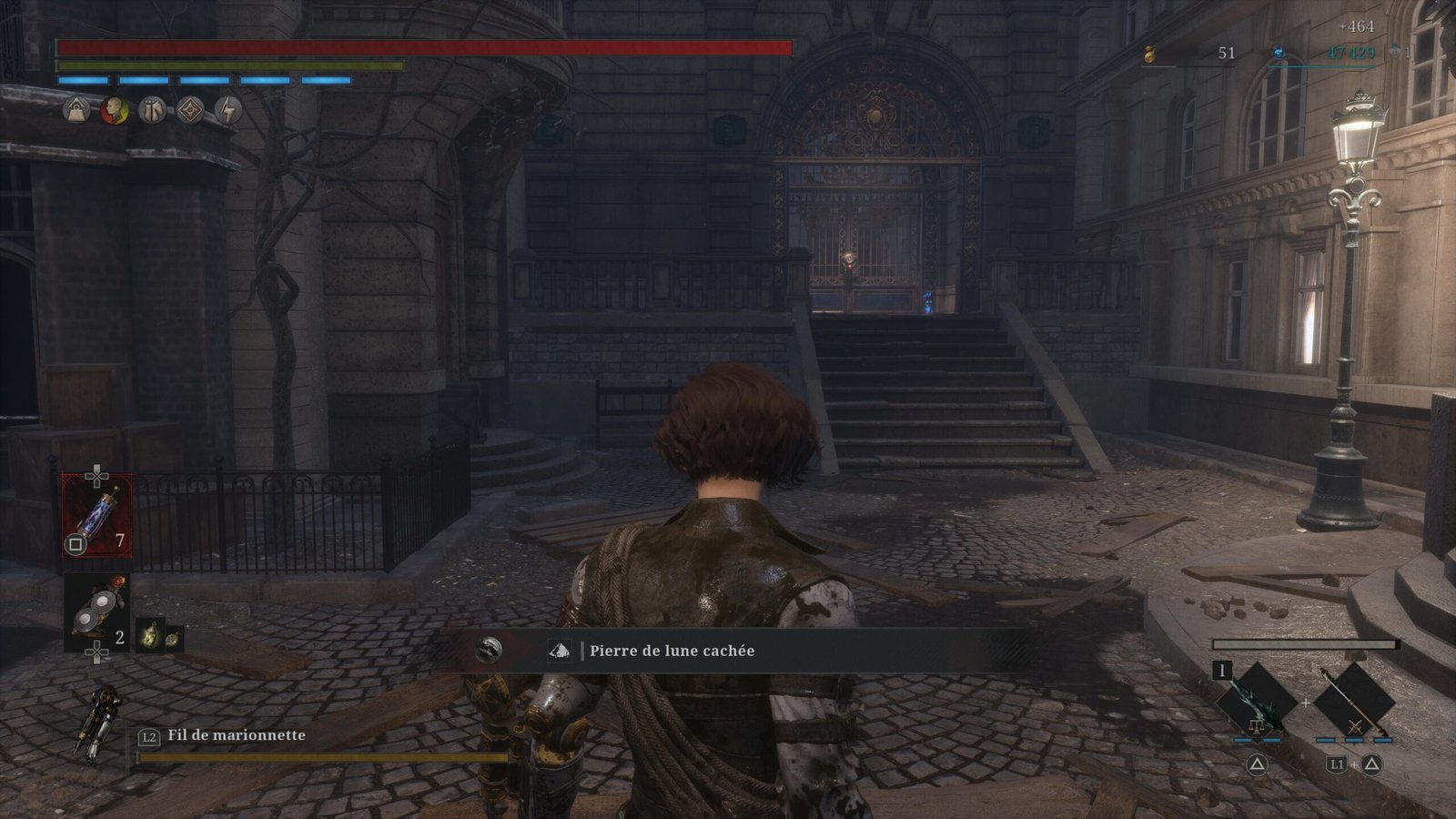This screenshot has width=1456, height=819.
Task: Select the golden handle fable art slot
Action: pyautogui.click(x=1353, y=702)
